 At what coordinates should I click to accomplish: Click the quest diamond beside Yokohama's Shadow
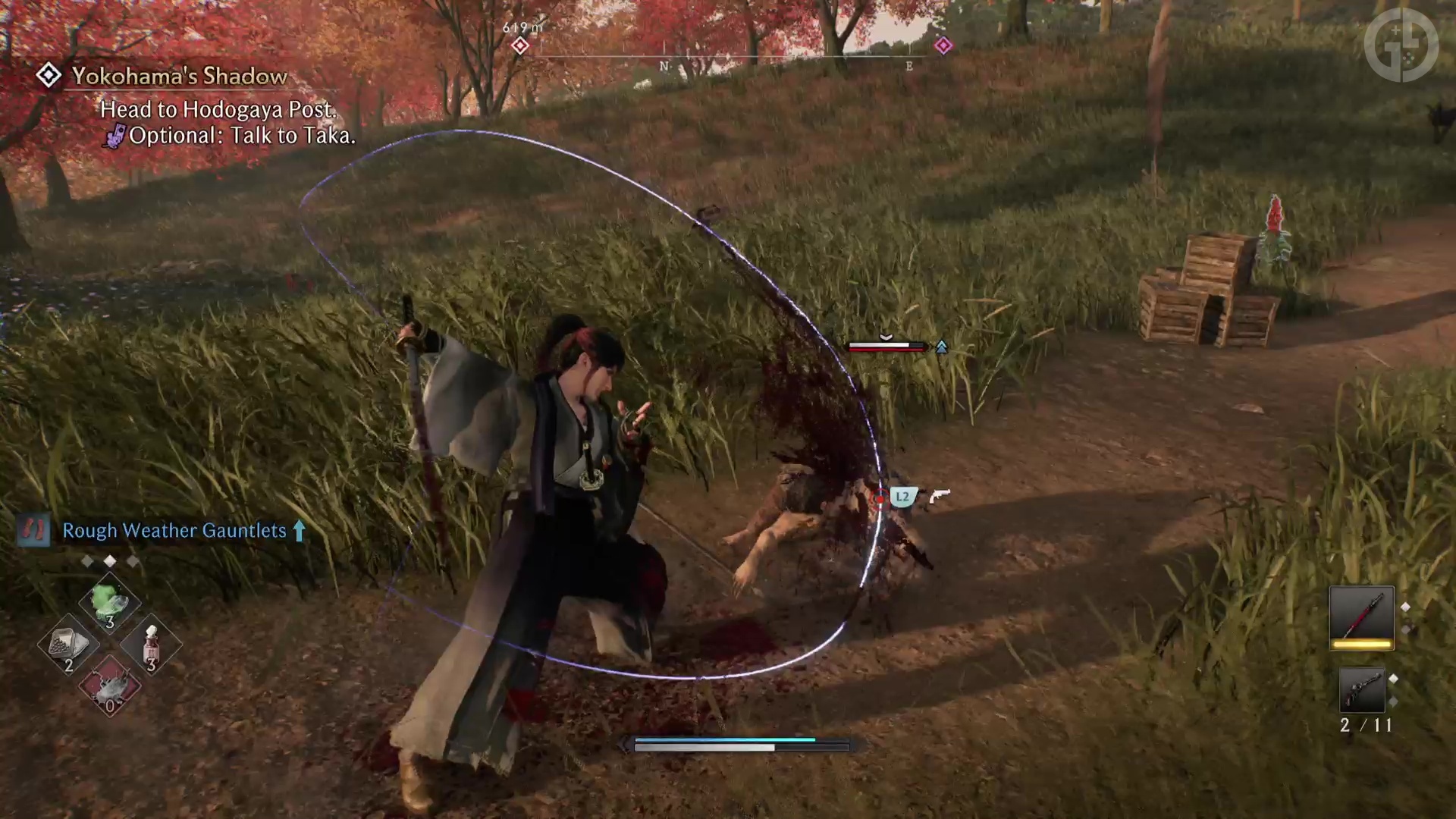pyautogui.click(x=49, y=75)
